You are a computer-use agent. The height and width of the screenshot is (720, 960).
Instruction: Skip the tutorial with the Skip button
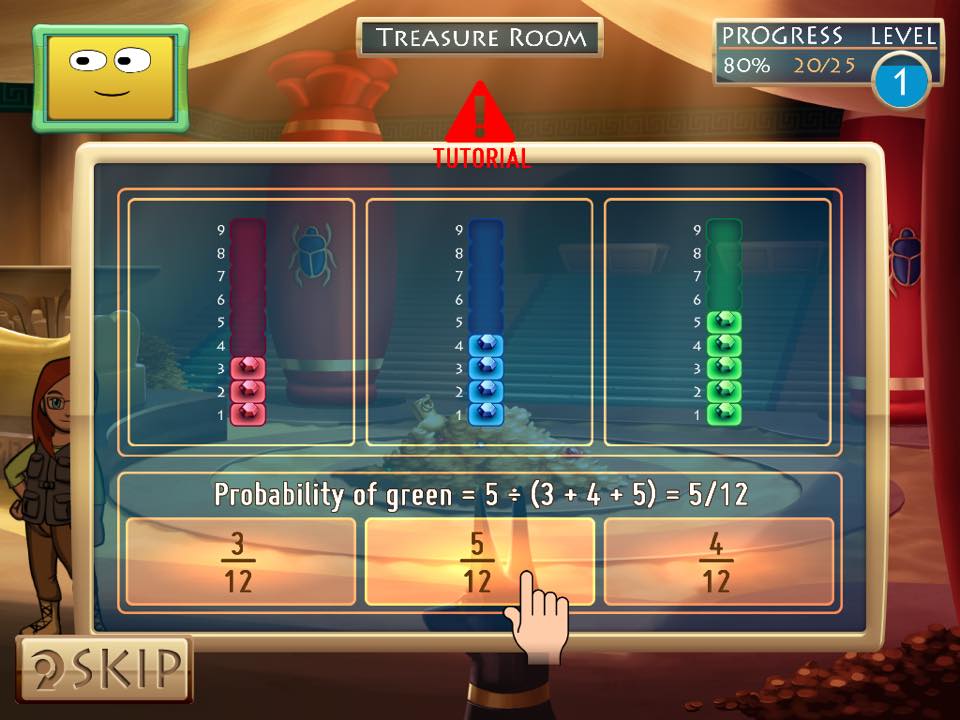click(x=104, y=668)
